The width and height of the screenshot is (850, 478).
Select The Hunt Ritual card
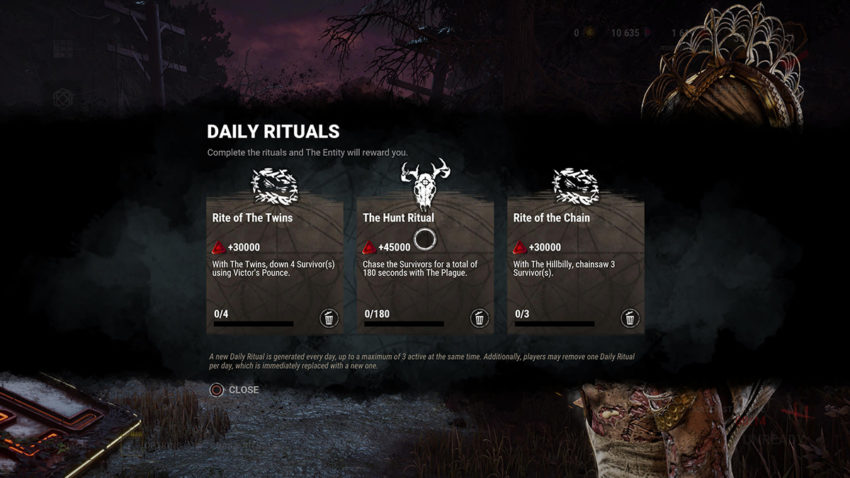point(425,265)
